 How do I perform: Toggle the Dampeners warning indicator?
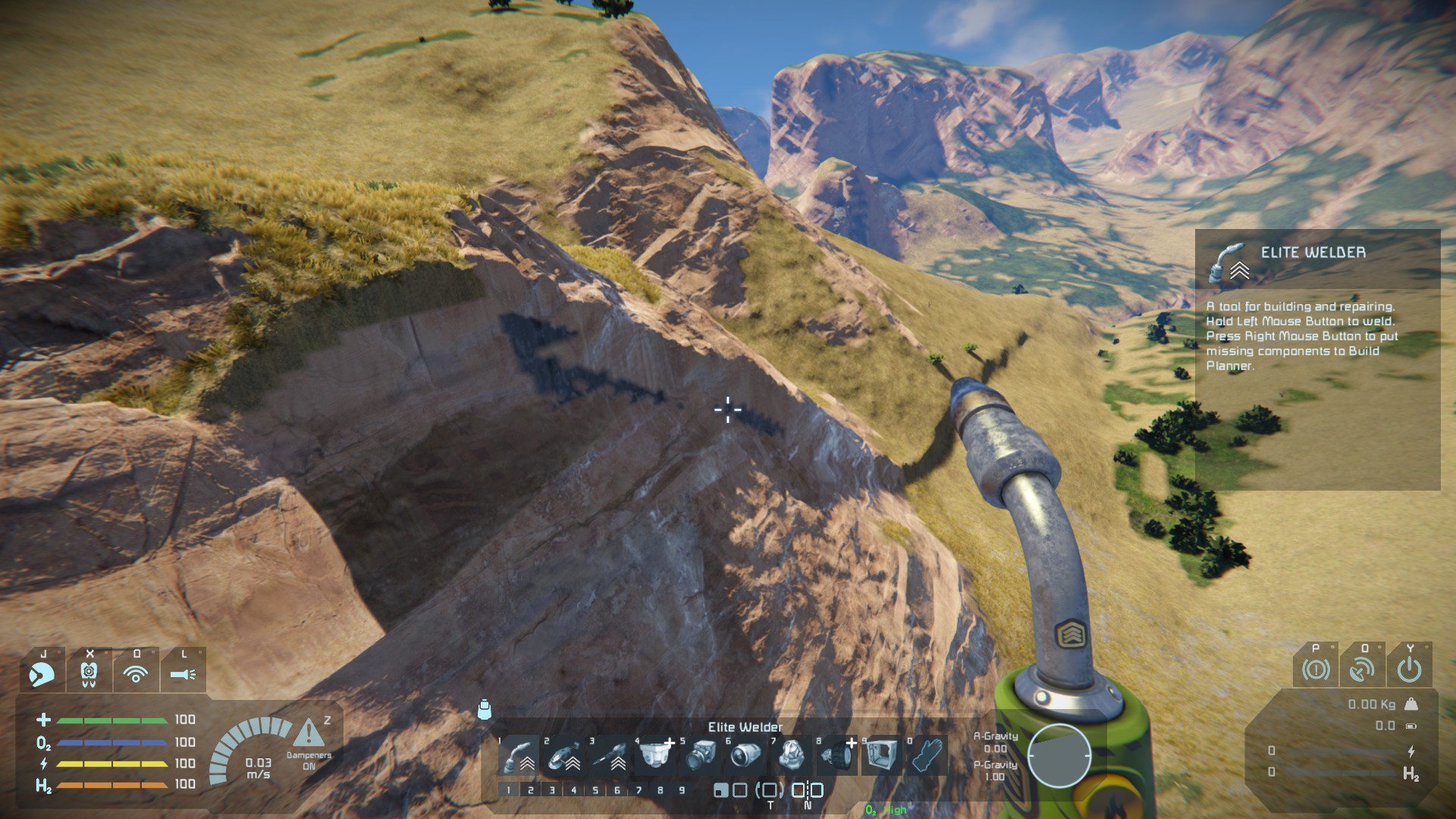tap(309, 734)
